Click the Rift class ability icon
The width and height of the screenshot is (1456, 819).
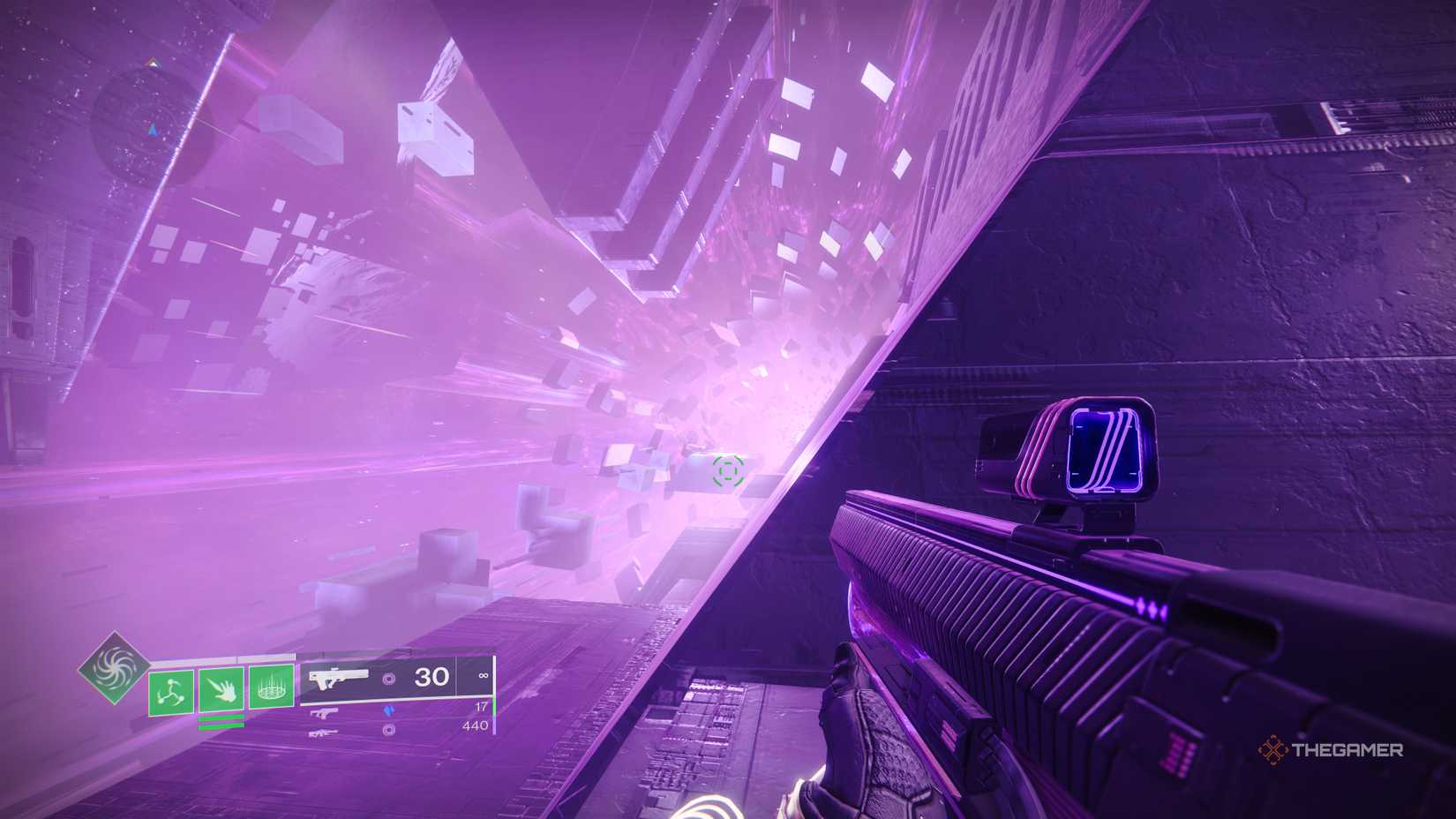point(271,687)
